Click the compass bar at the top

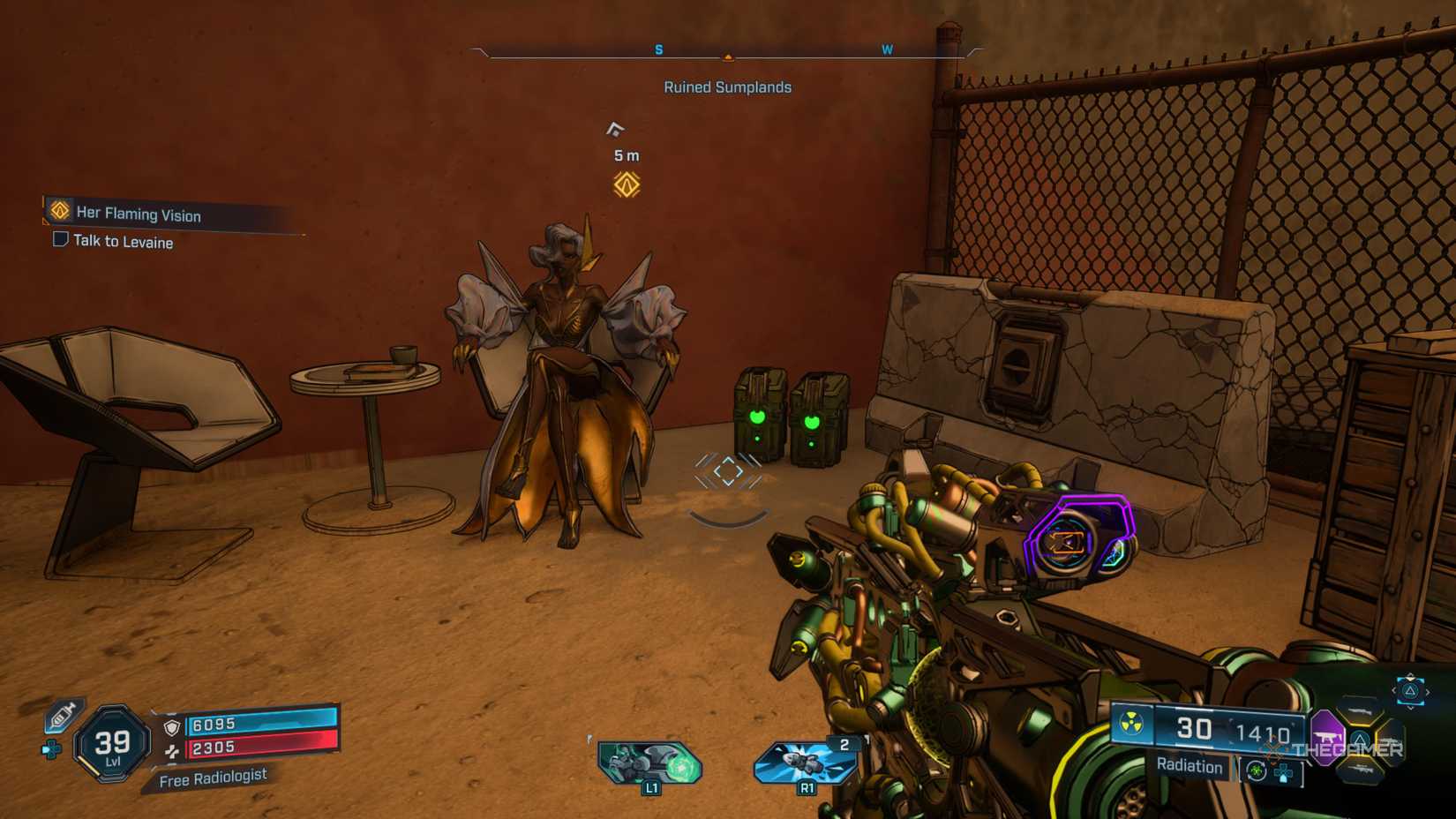coord(728,53)
